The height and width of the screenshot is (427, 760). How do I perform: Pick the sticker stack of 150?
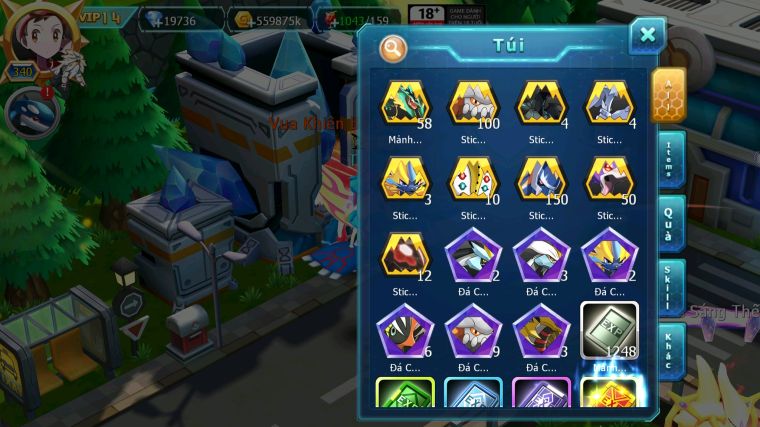tap(541, 179)
